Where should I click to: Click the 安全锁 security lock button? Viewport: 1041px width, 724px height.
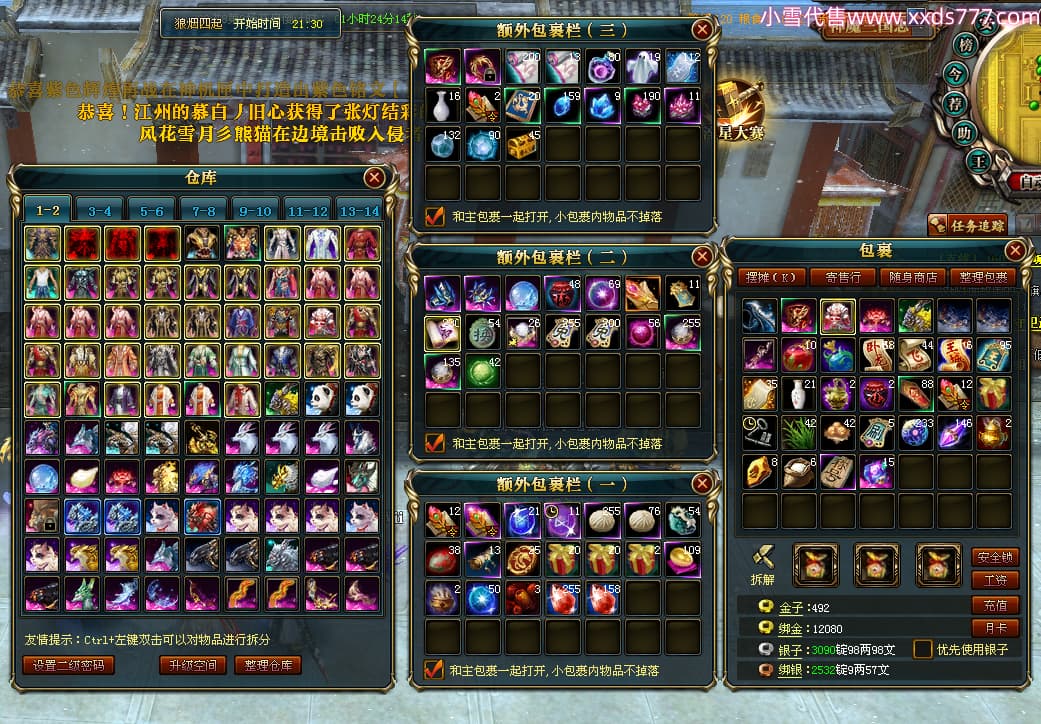point(994,556)
